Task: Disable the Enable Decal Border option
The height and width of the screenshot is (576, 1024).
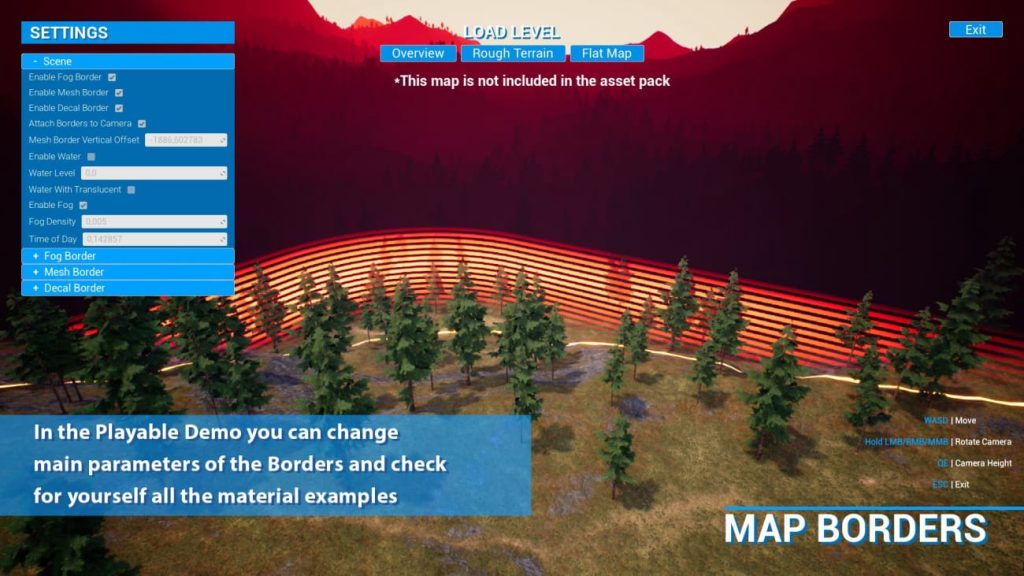Action: 119,108
